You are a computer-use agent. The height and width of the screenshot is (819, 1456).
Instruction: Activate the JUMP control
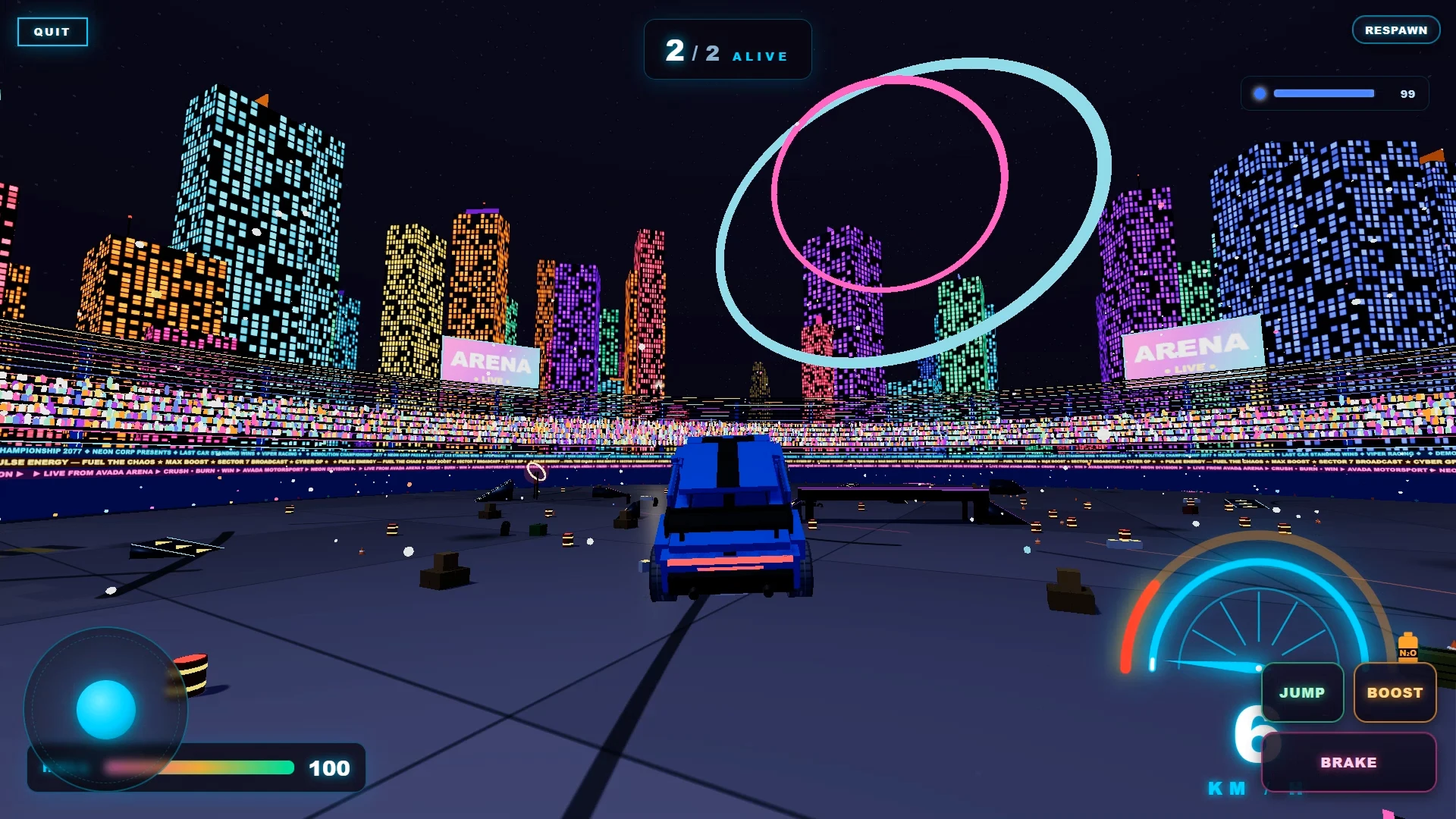tap(1302, 692)
